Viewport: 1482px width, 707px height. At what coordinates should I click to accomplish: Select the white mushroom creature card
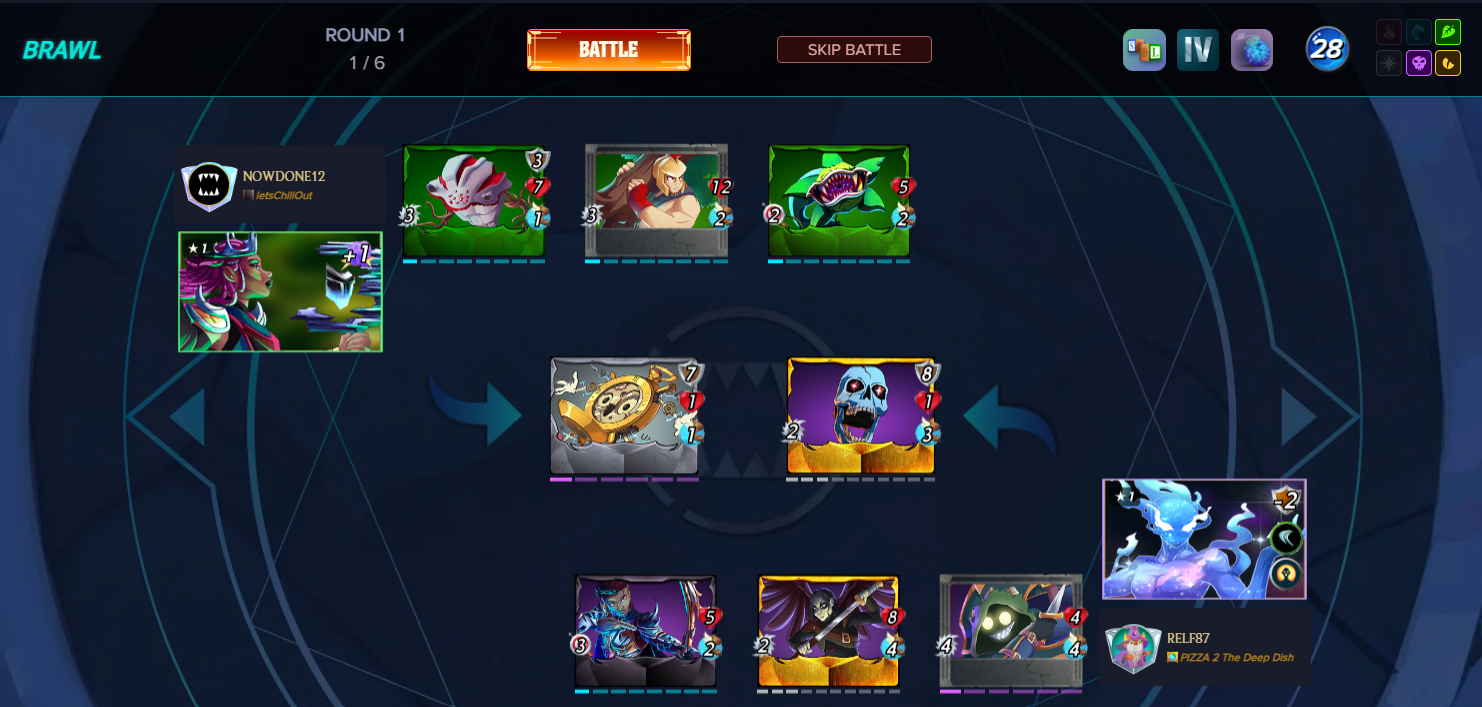[473, 201]
